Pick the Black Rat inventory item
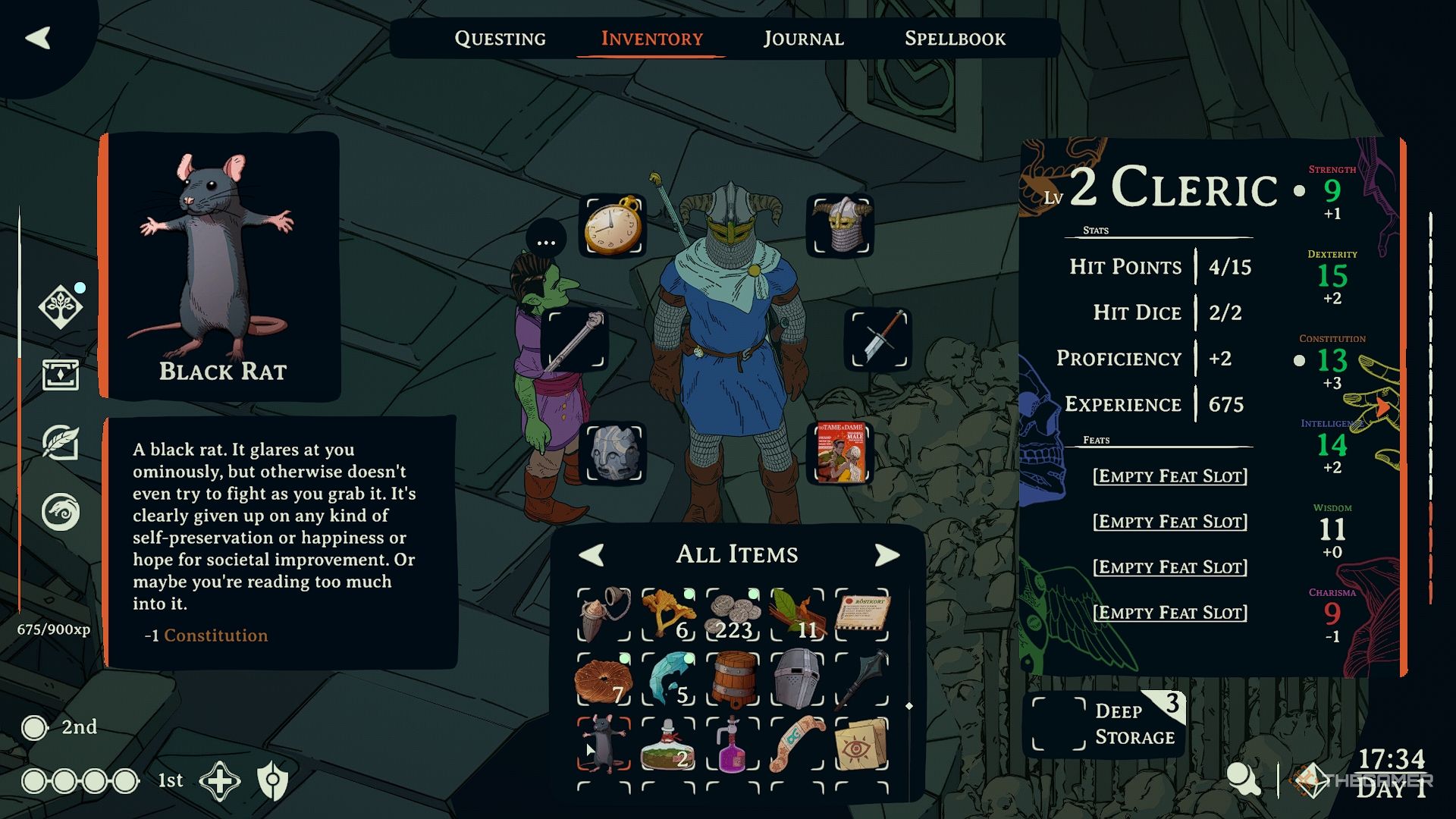Viewport: 1456px width, 819px height. click(x=604, y=744)
